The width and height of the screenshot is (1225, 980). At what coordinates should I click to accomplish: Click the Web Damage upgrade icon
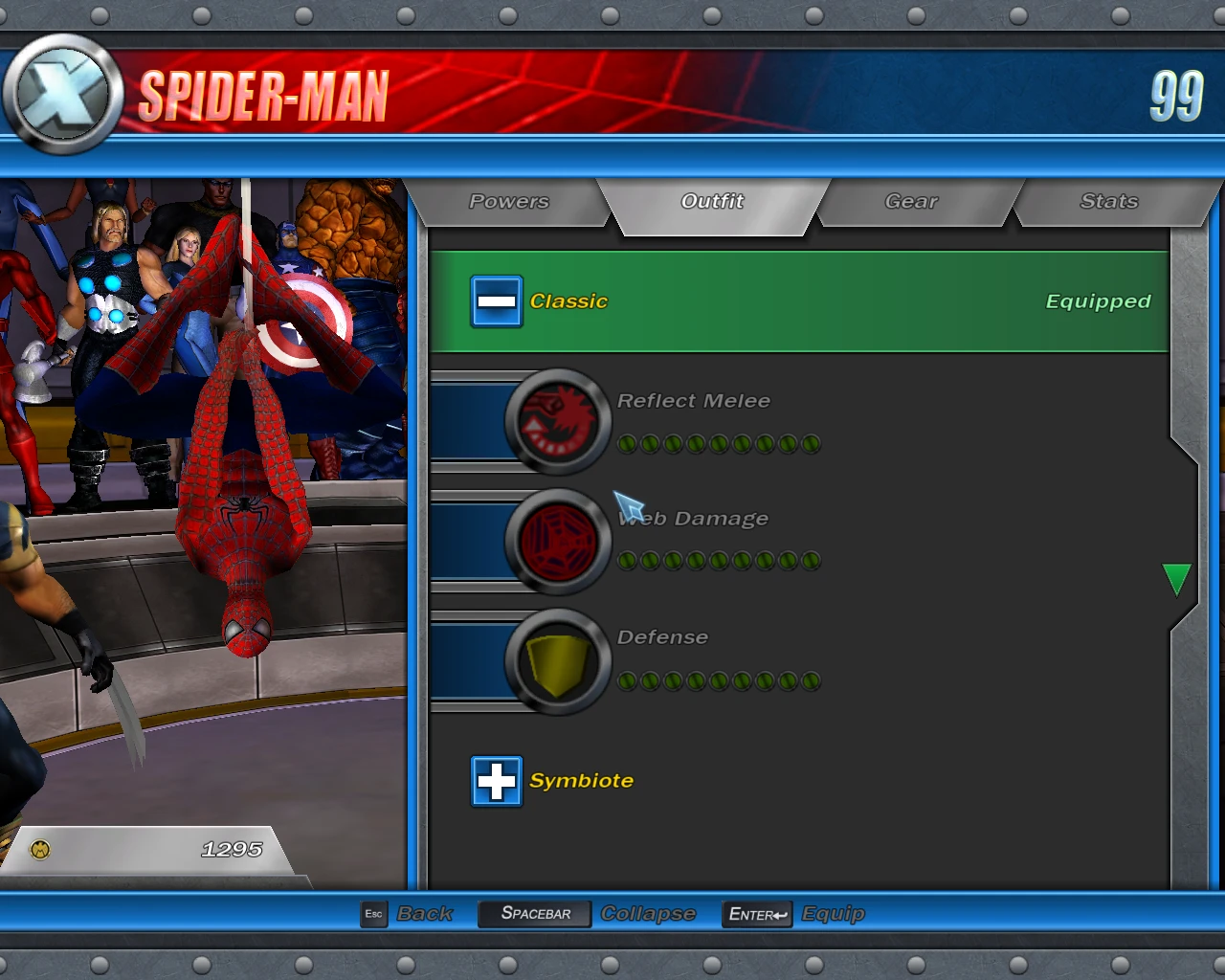558,539
